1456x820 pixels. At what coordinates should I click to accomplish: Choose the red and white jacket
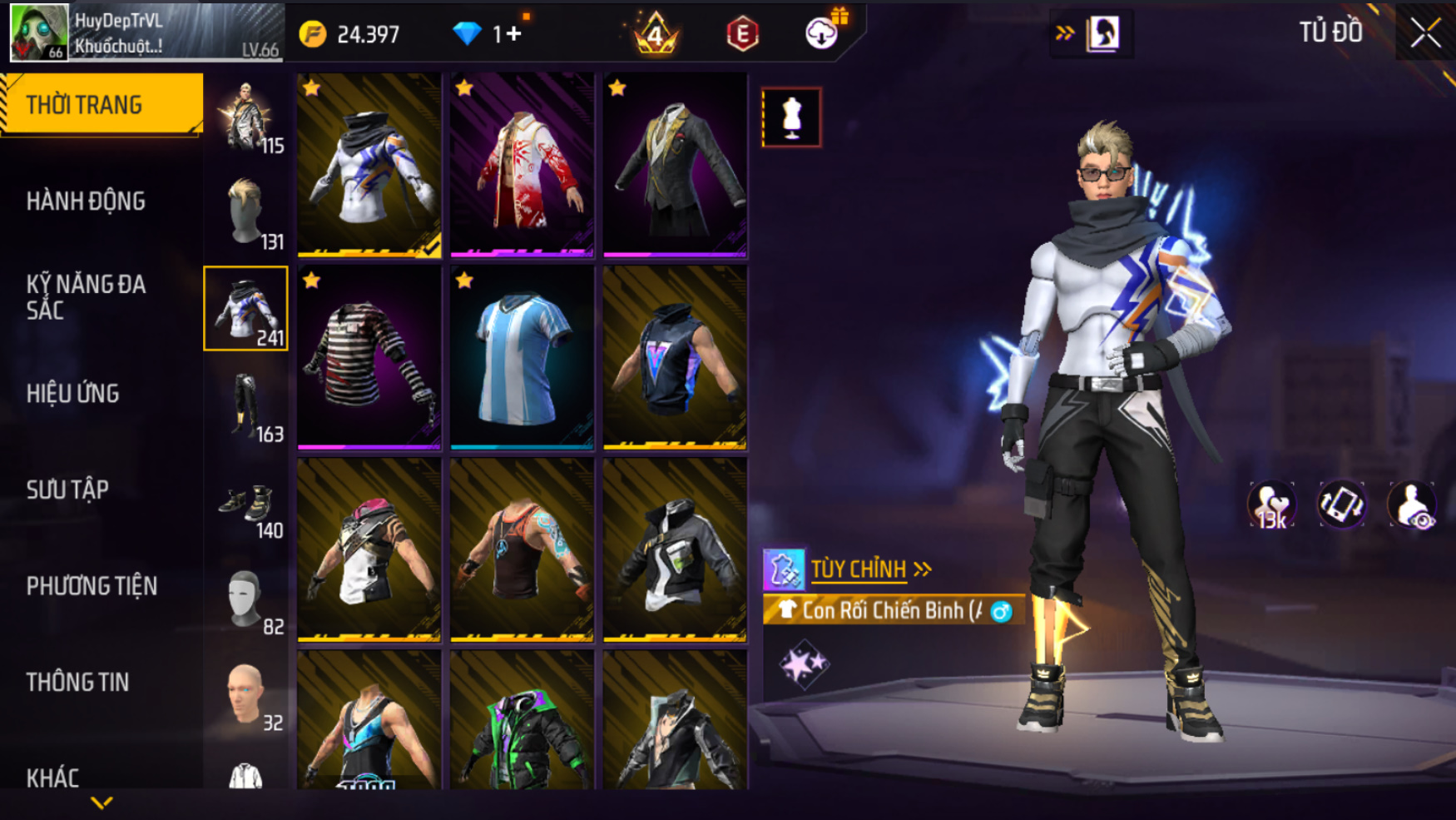coord(522,165)
